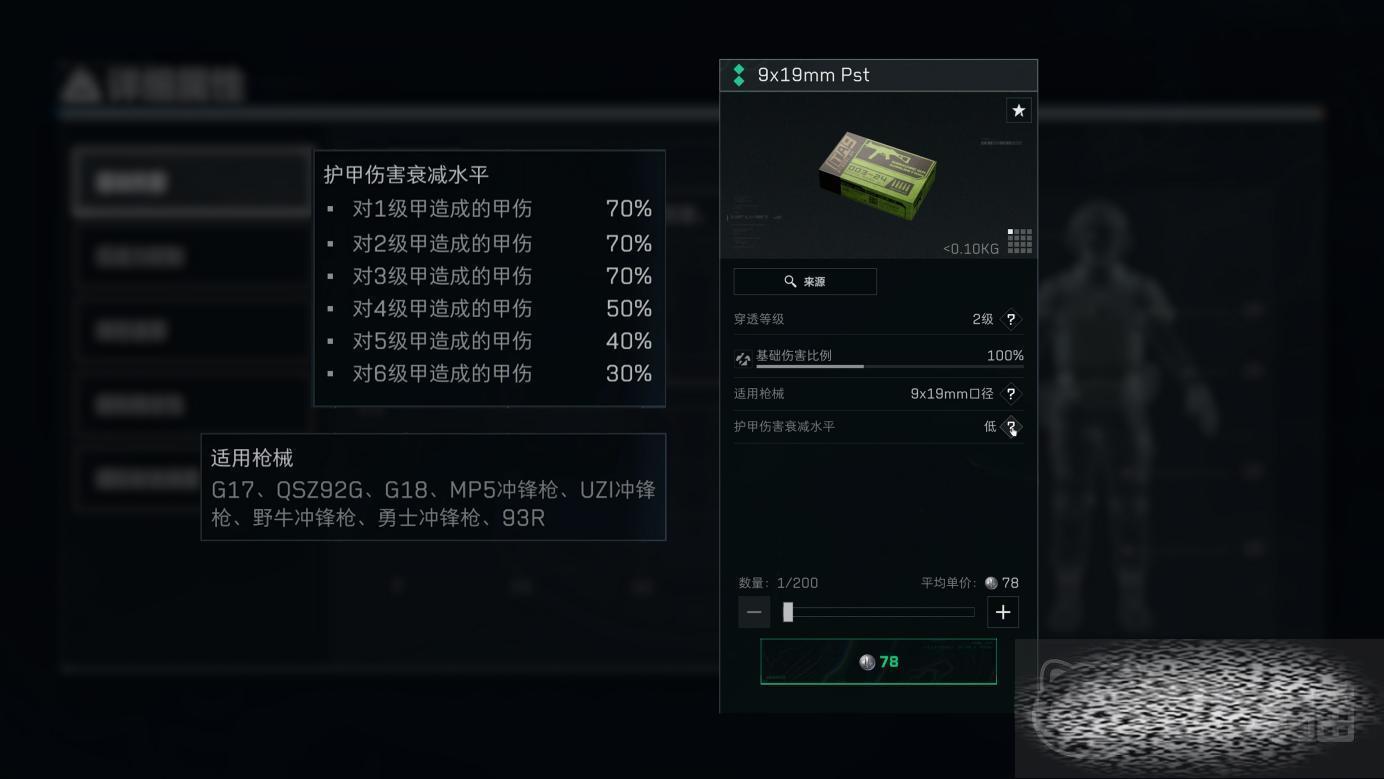Viewport: 1384px width, 779px height.
Task: Show help for 护甲伤害衰减水平 armor damage
Action: [x=1011, y=427]
